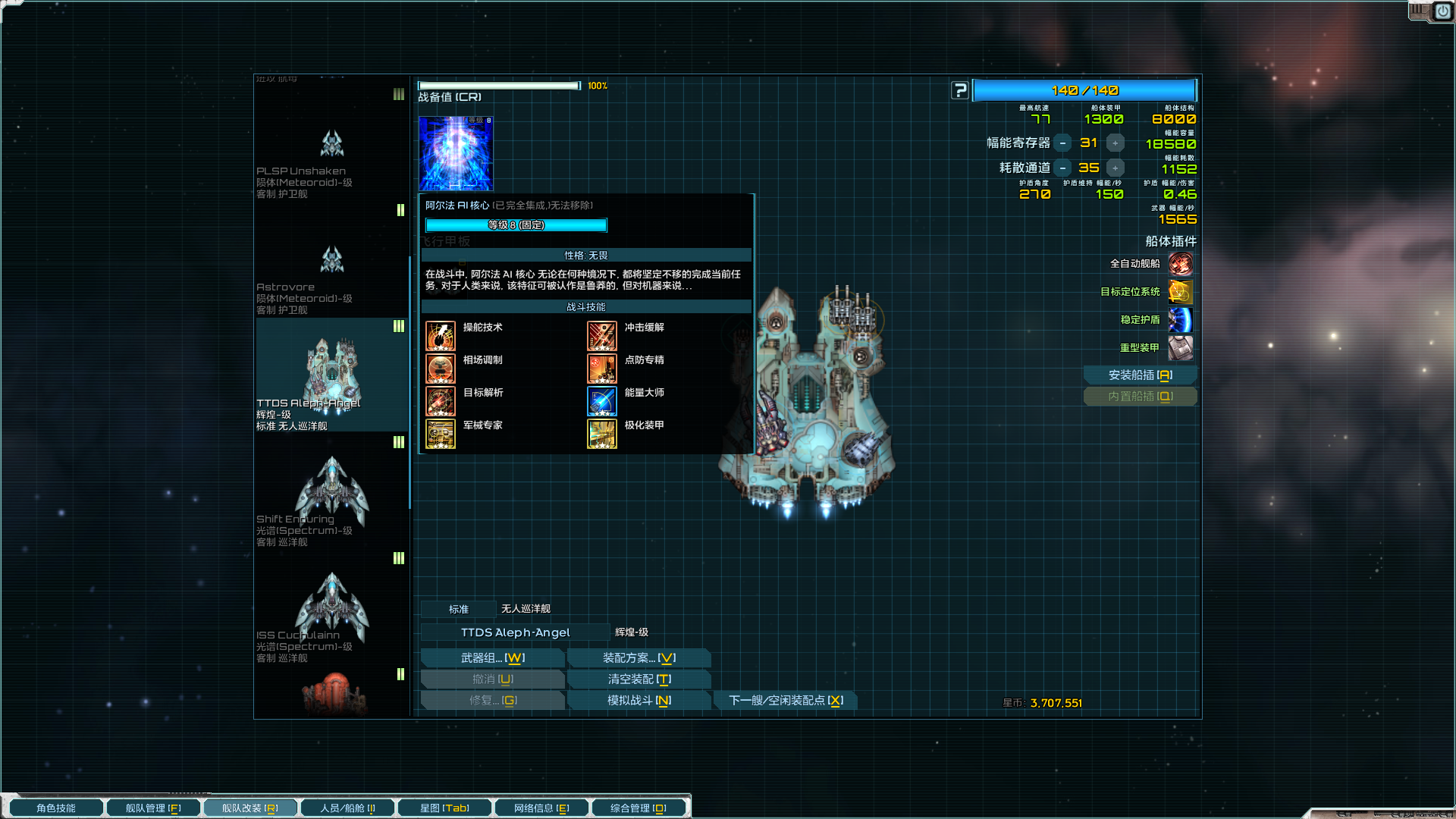The height and width of the screenshot is (819, 1456).
Task: Open the 装配方案 [V] selector
Action: pos(639,657)
